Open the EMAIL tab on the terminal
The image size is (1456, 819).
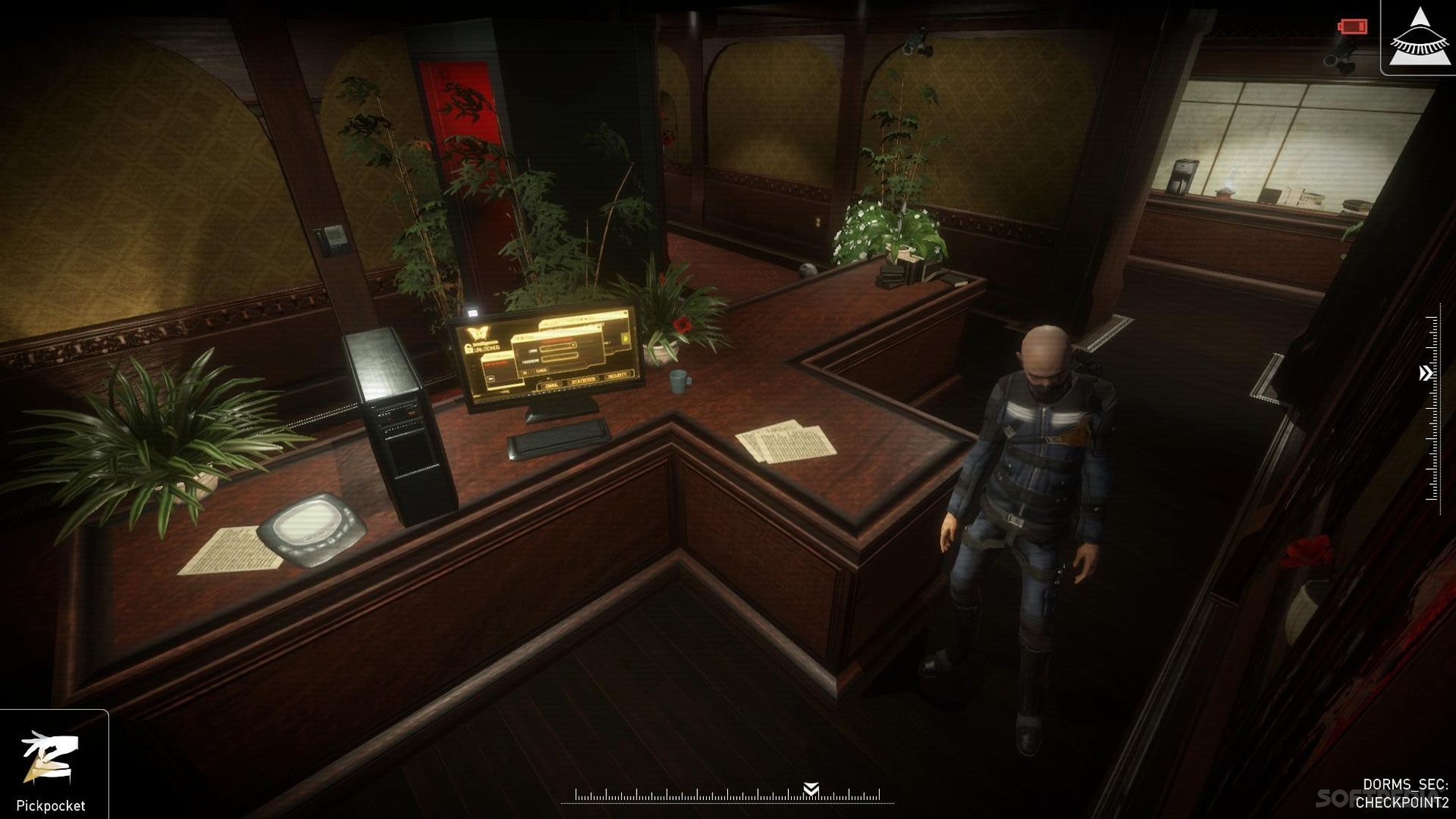pos(551,385)
